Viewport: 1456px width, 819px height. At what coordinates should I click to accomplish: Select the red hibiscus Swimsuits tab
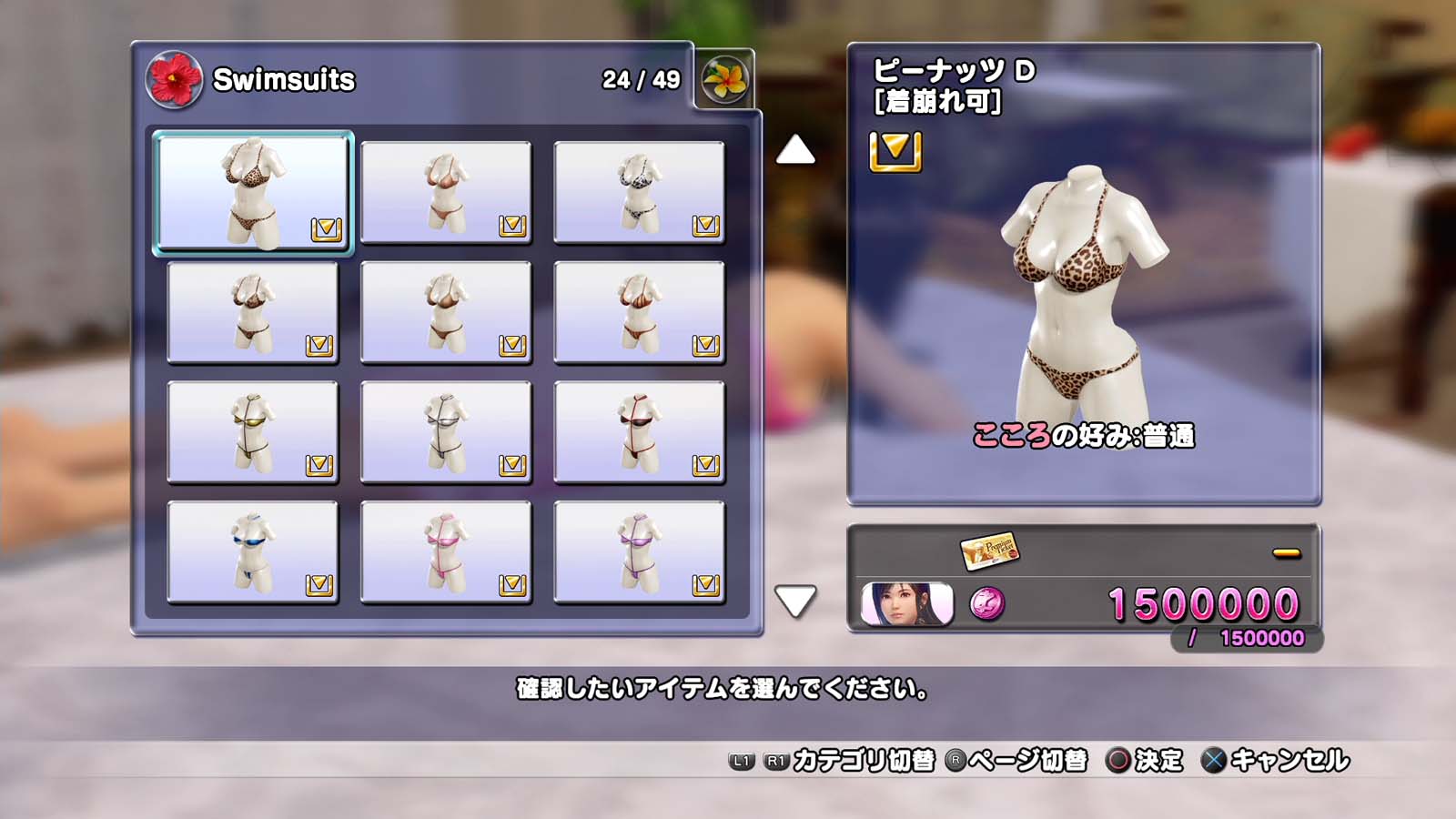point(174,79)
